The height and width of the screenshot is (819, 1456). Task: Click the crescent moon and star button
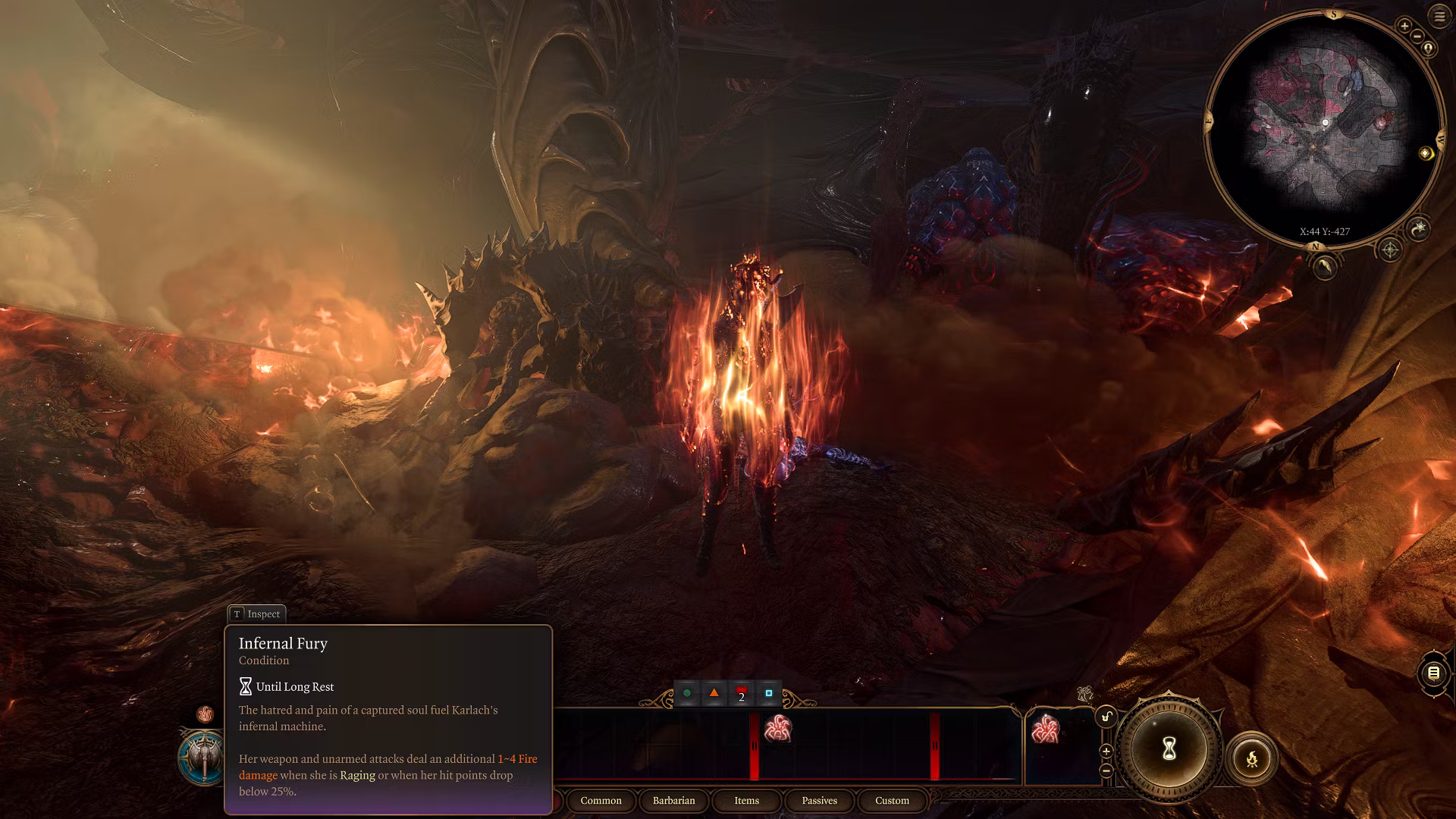pyautogui.click(x=1419, y=227)
